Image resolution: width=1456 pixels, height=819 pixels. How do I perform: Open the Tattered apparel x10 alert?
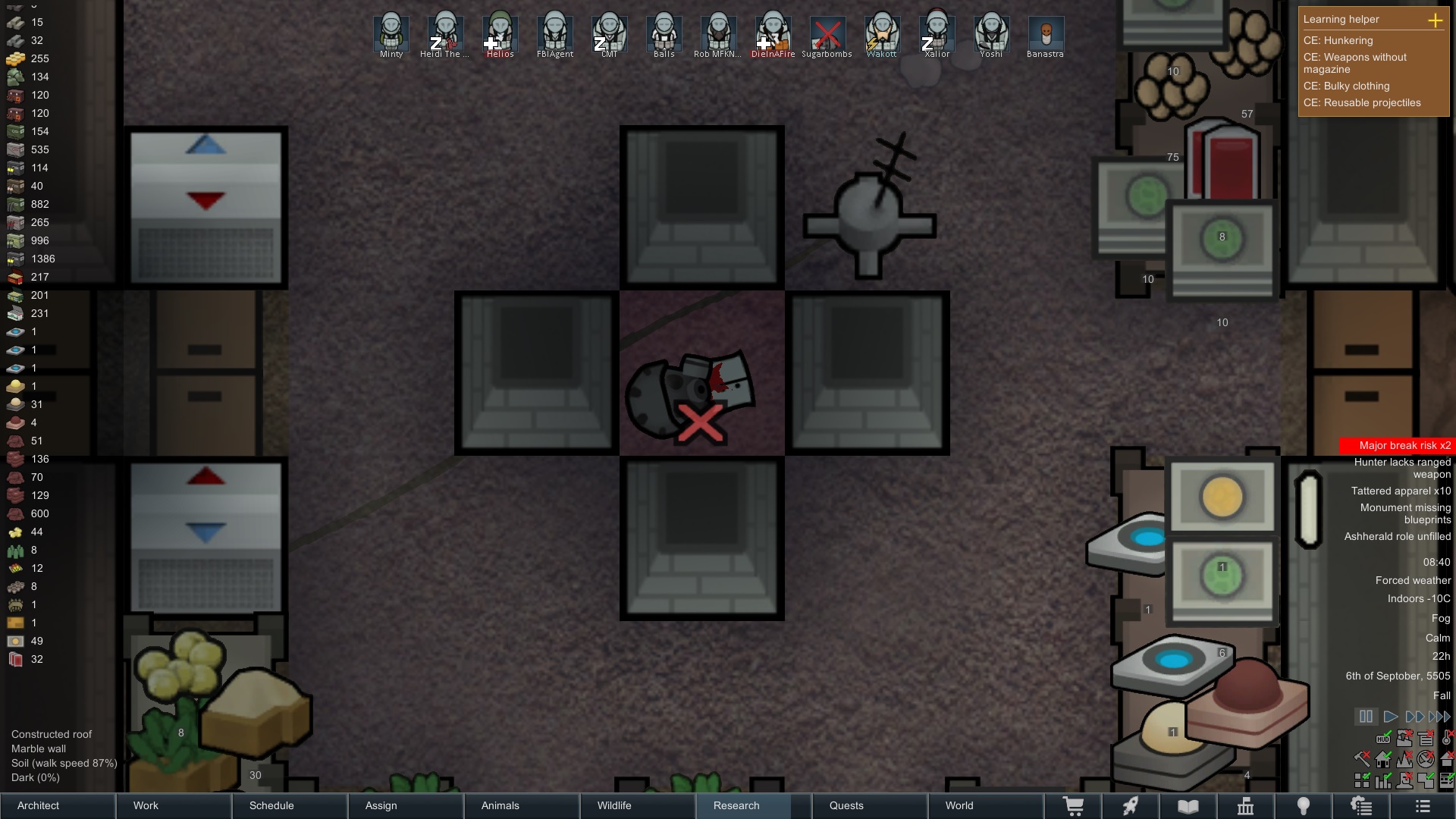point(1401,491)
